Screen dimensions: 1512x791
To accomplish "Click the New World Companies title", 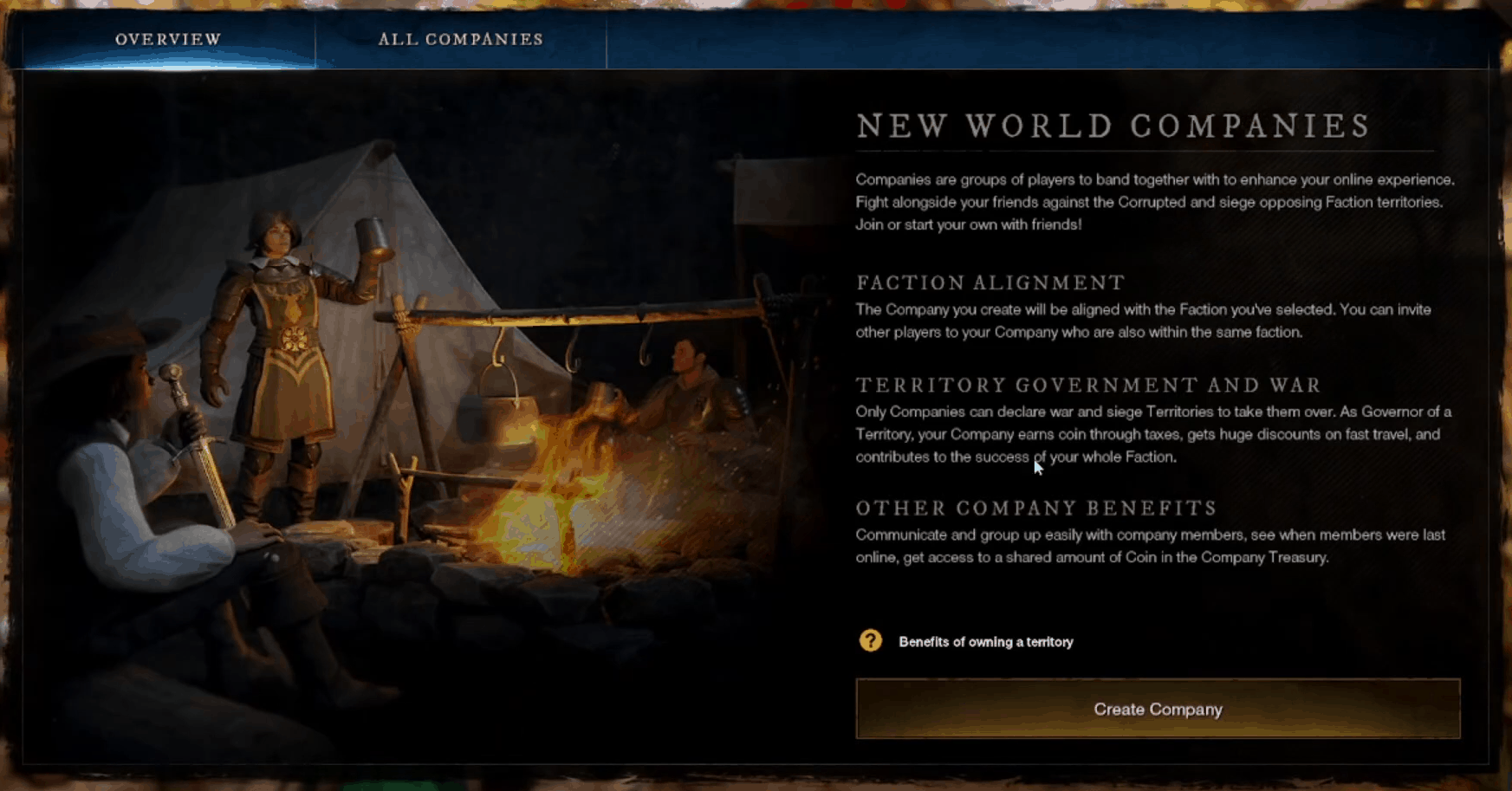I will 1112,126.
